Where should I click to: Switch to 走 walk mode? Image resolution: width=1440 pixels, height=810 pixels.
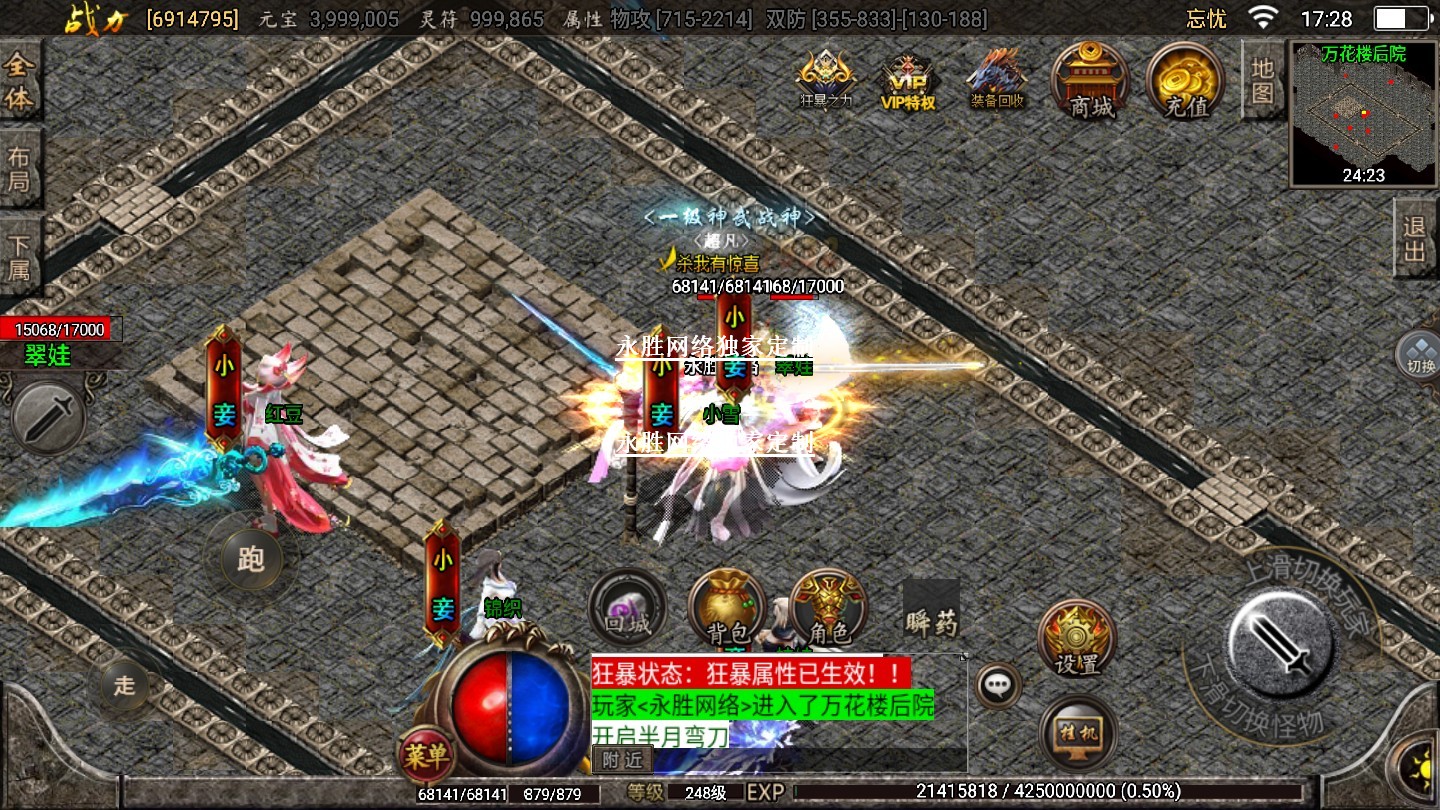pyautogui.click(x=124, y=685)
